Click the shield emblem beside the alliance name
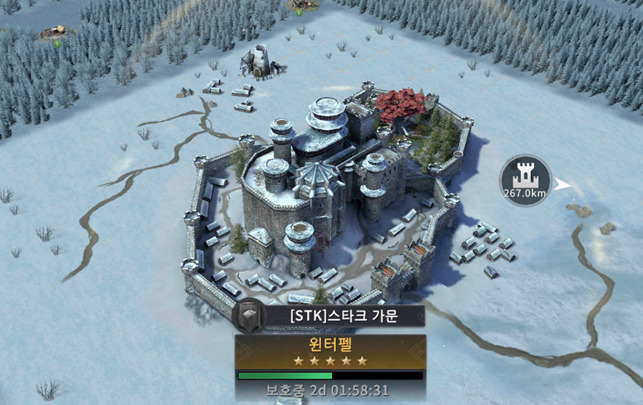The image size is (643, 405). point(246,315)
